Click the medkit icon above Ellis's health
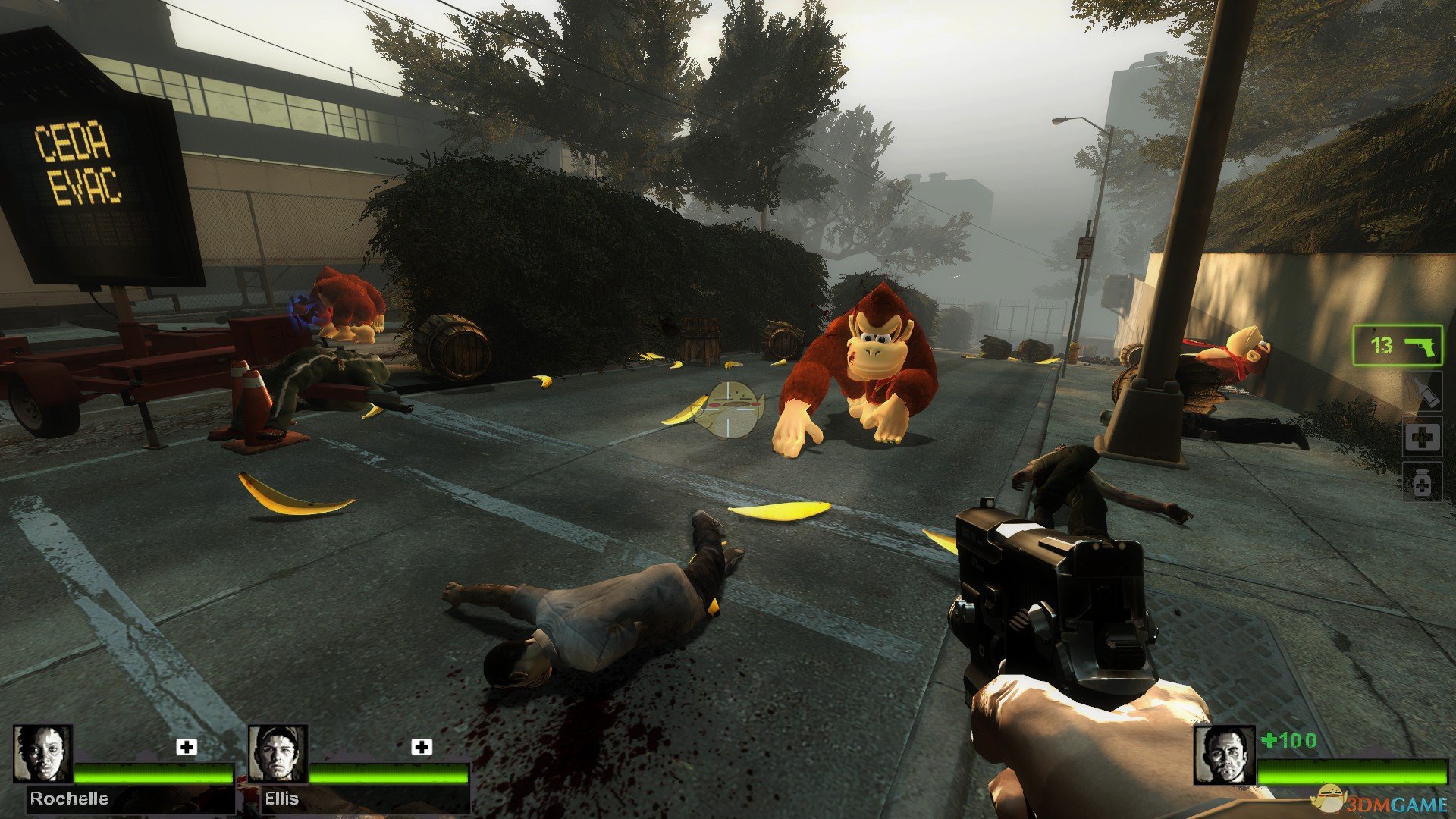1456x819 pixels. coord(422,747)
